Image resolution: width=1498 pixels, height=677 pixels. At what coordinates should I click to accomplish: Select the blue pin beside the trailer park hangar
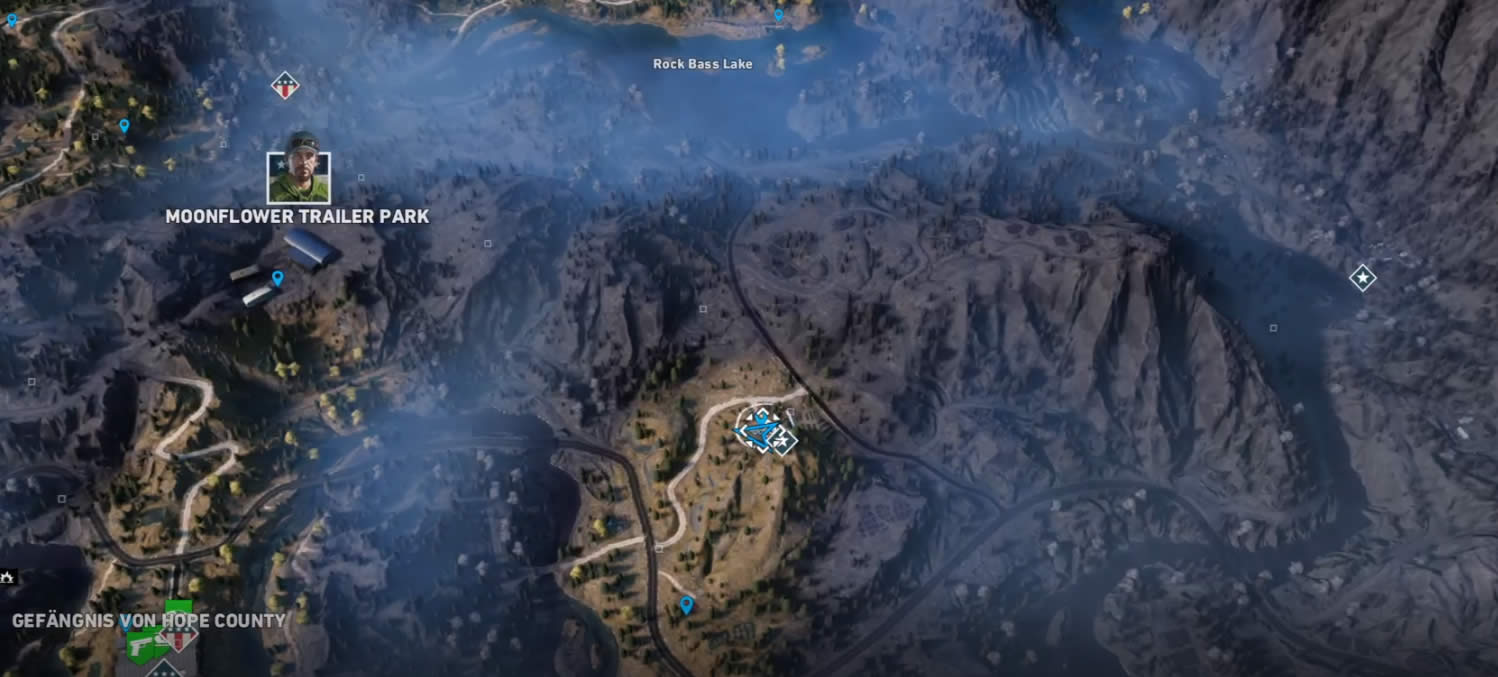coord(278,278)
